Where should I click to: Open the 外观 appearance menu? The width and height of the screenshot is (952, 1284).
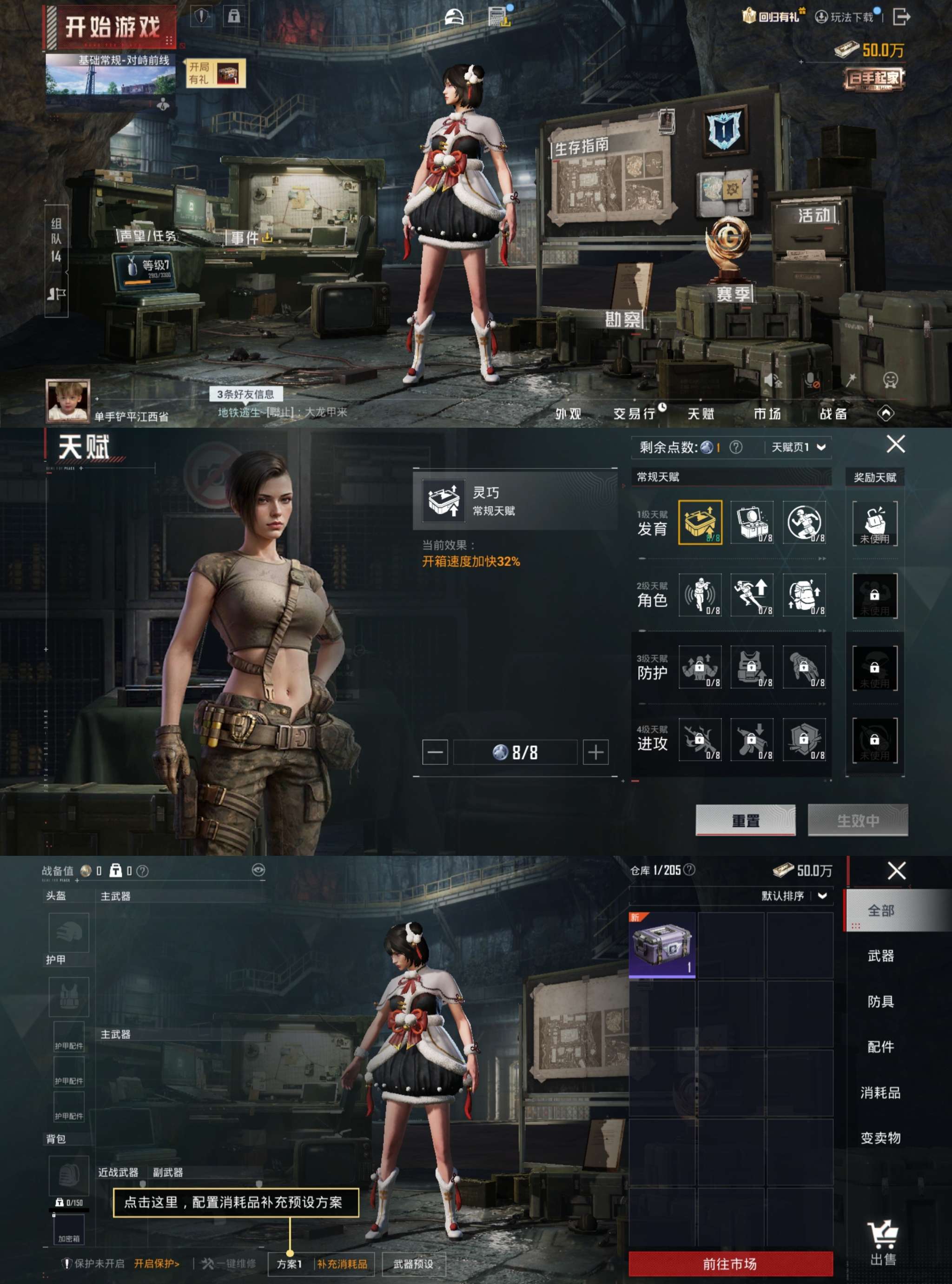(568, 413)
